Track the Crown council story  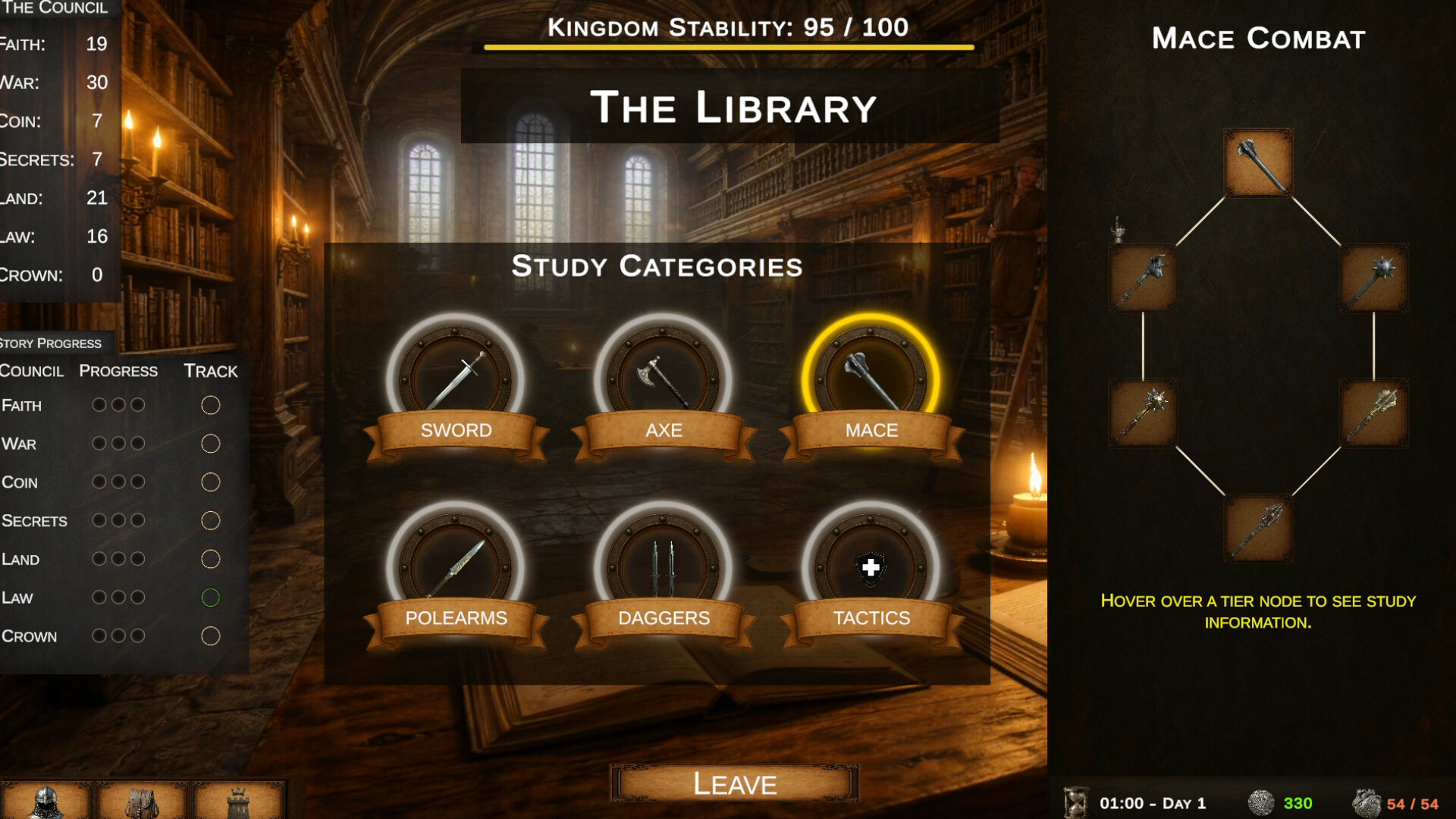click(211, 636)
